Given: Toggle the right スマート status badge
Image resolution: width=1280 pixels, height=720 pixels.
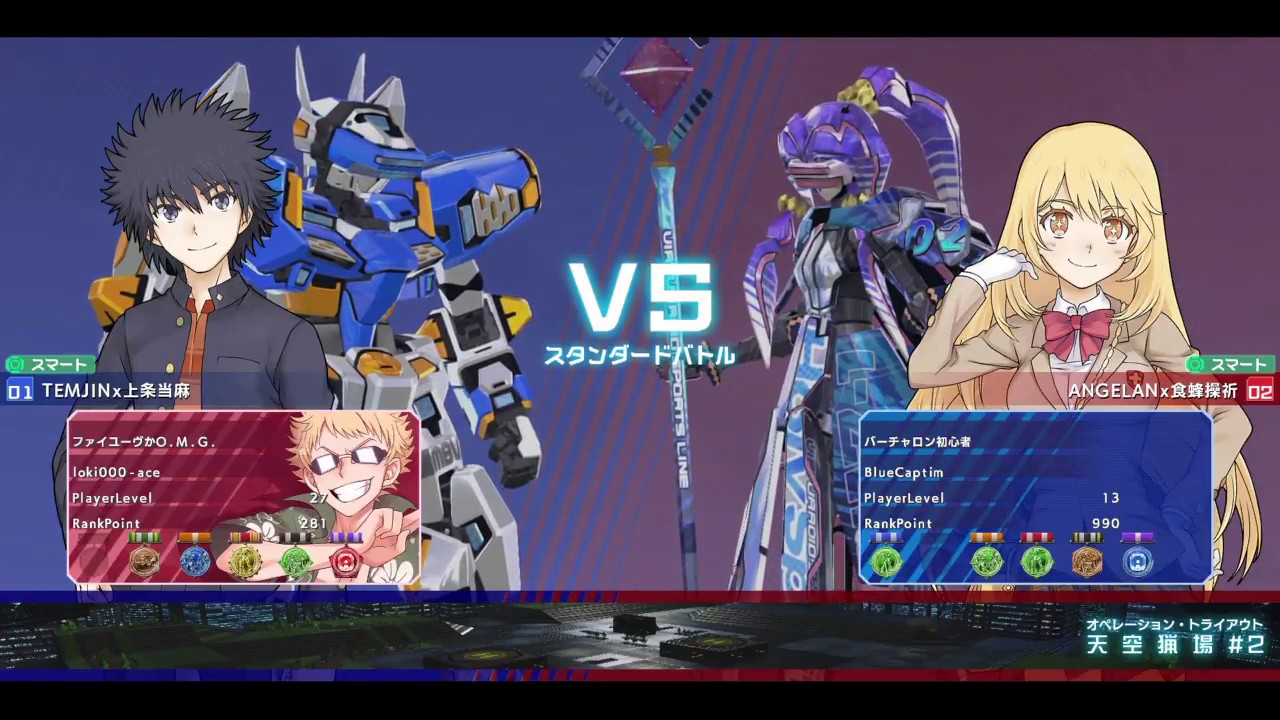Looking at the screenshot, I should pyautogui.click(x=1232, y=364).
